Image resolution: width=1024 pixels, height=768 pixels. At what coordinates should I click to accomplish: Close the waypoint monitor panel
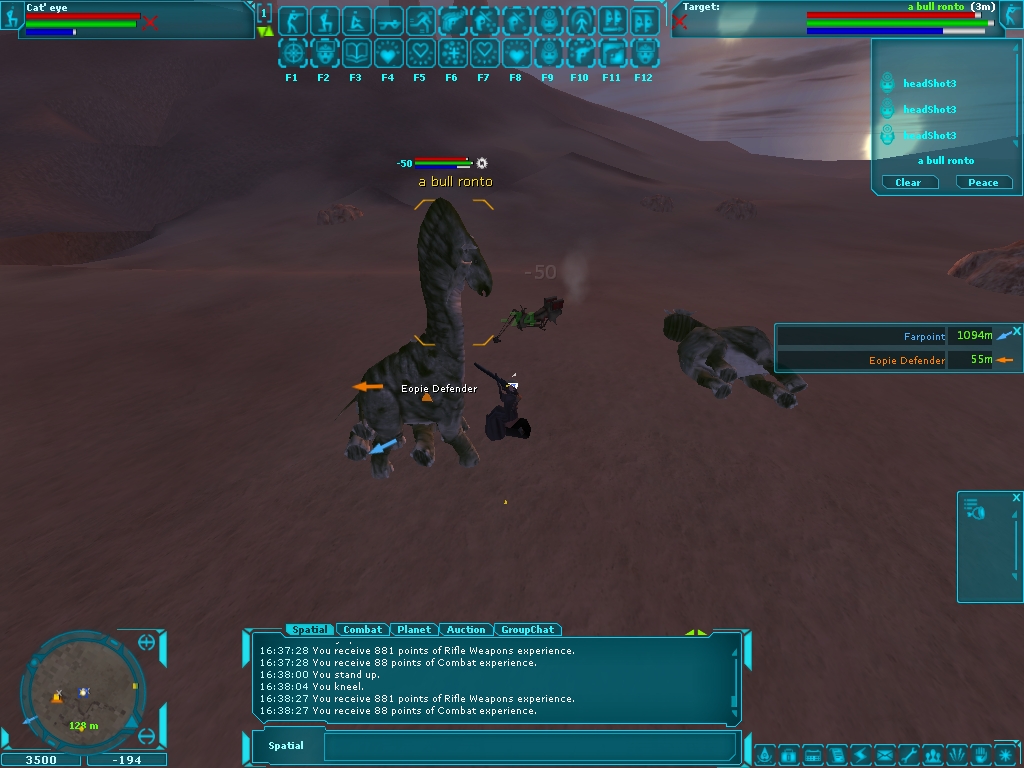pyautogui.click(x=1017, y=331)
